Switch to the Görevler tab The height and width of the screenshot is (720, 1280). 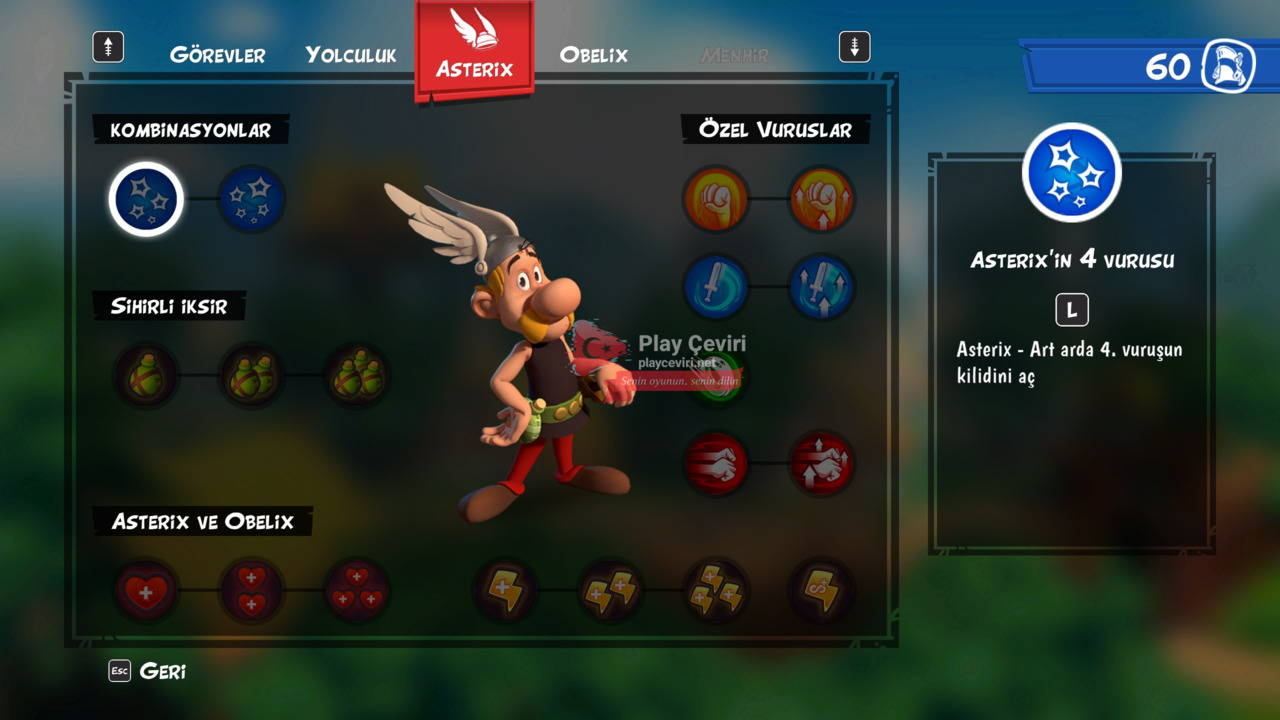[x=217, y=55]
